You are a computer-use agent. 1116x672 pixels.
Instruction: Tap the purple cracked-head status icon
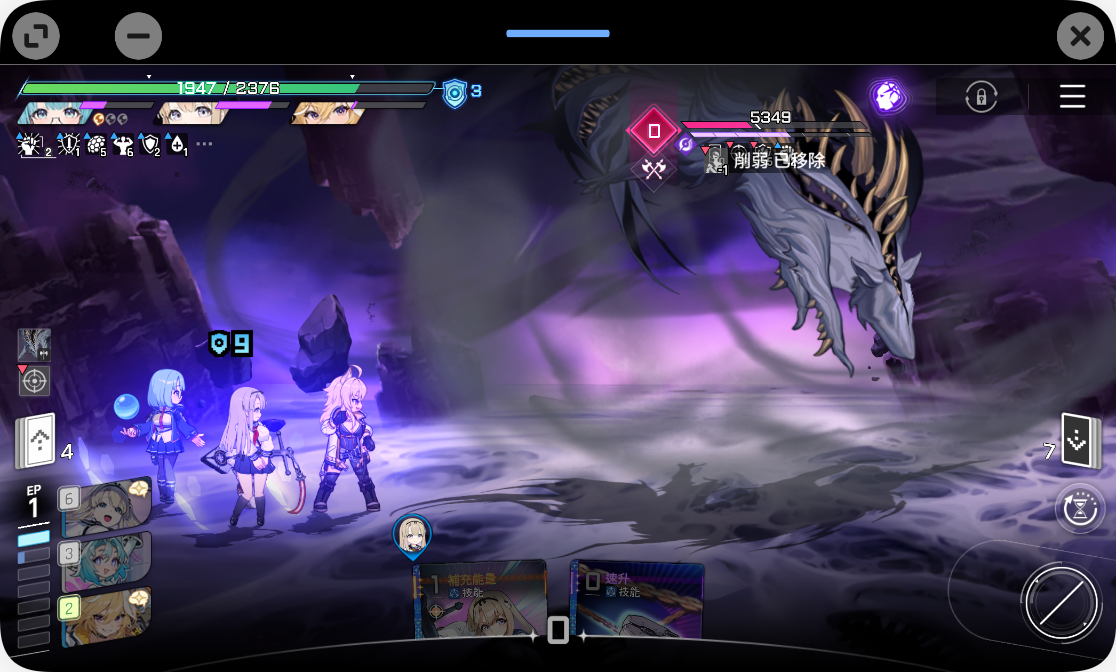(886, 96)
